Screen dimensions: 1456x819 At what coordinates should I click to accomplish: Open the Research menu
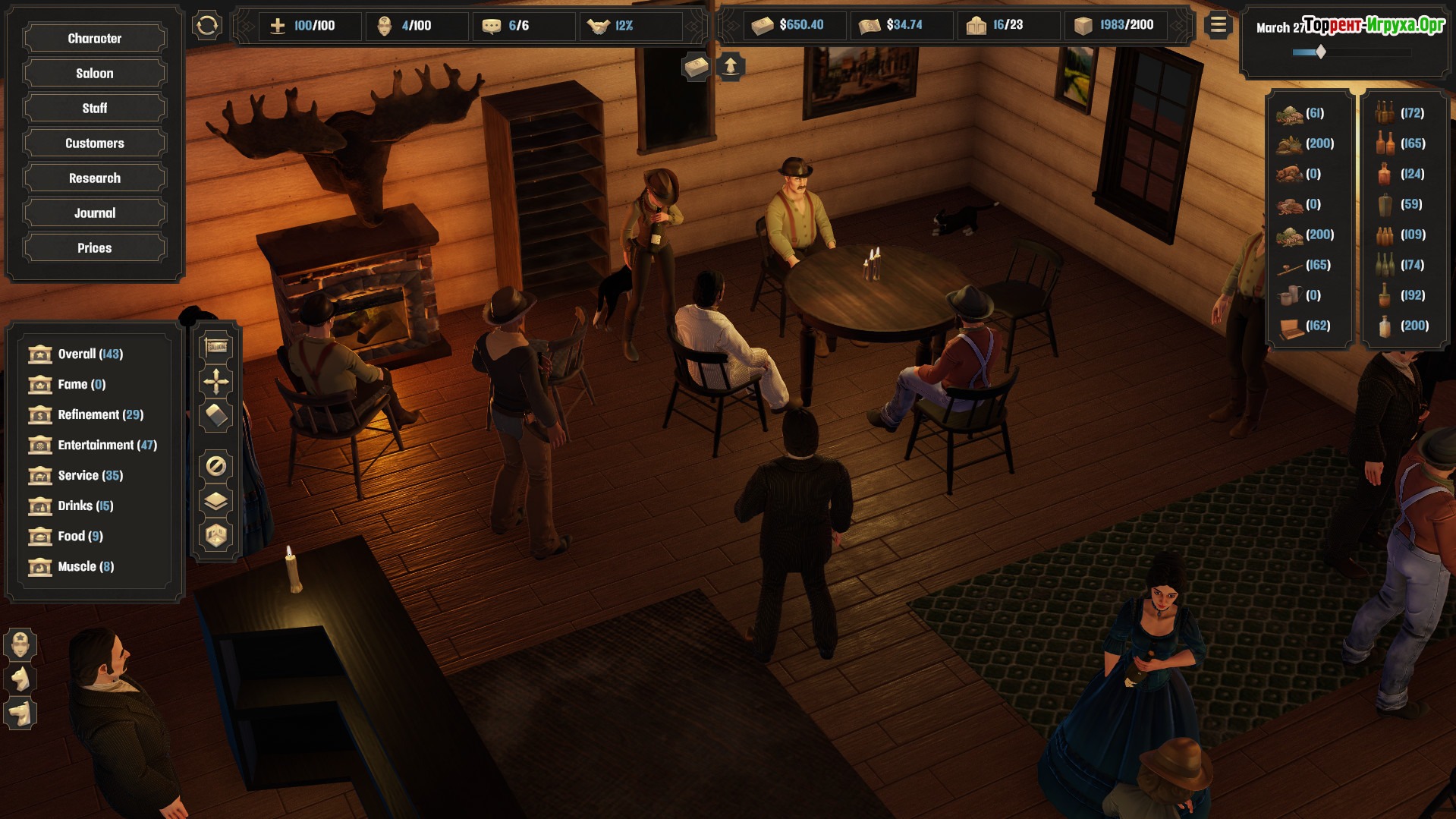(94, 178)
